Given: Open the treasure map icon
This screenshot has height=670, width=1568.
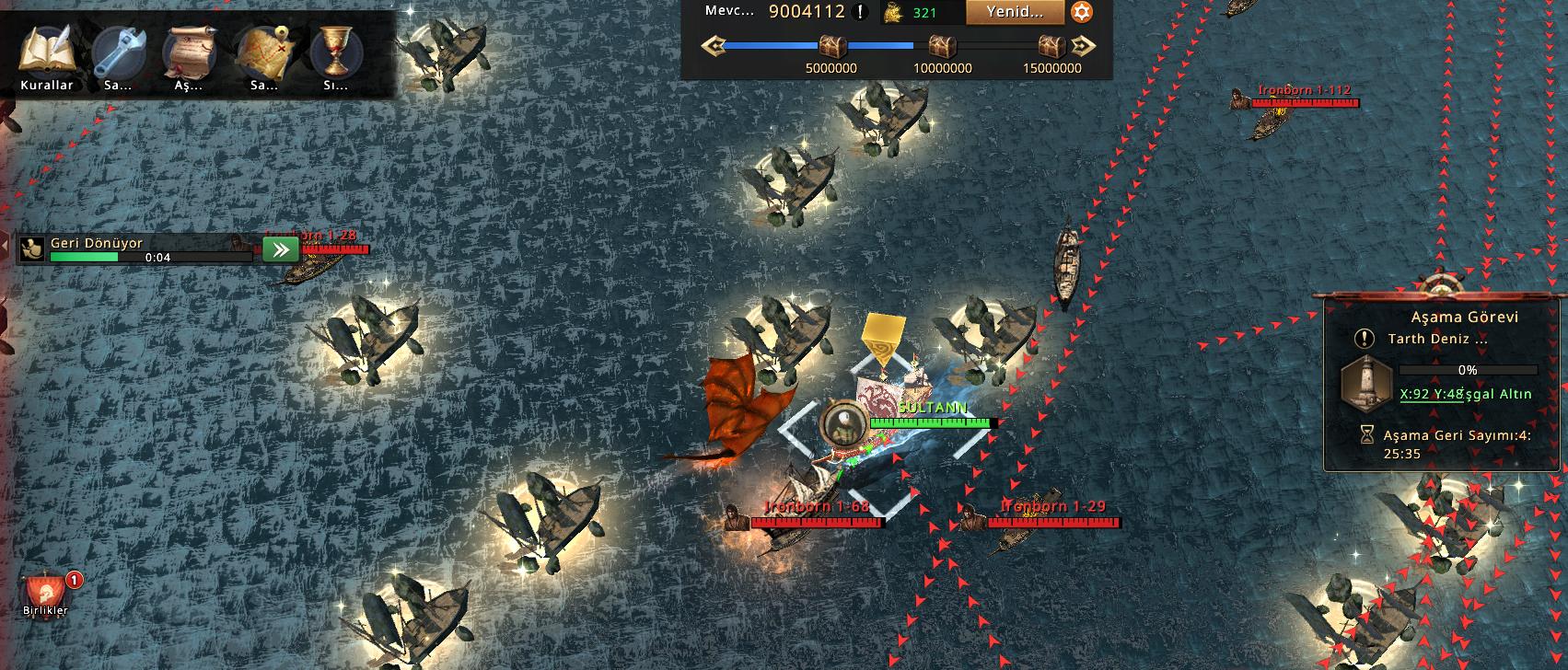Looking at the screenshot, I should tap(263, 52).
